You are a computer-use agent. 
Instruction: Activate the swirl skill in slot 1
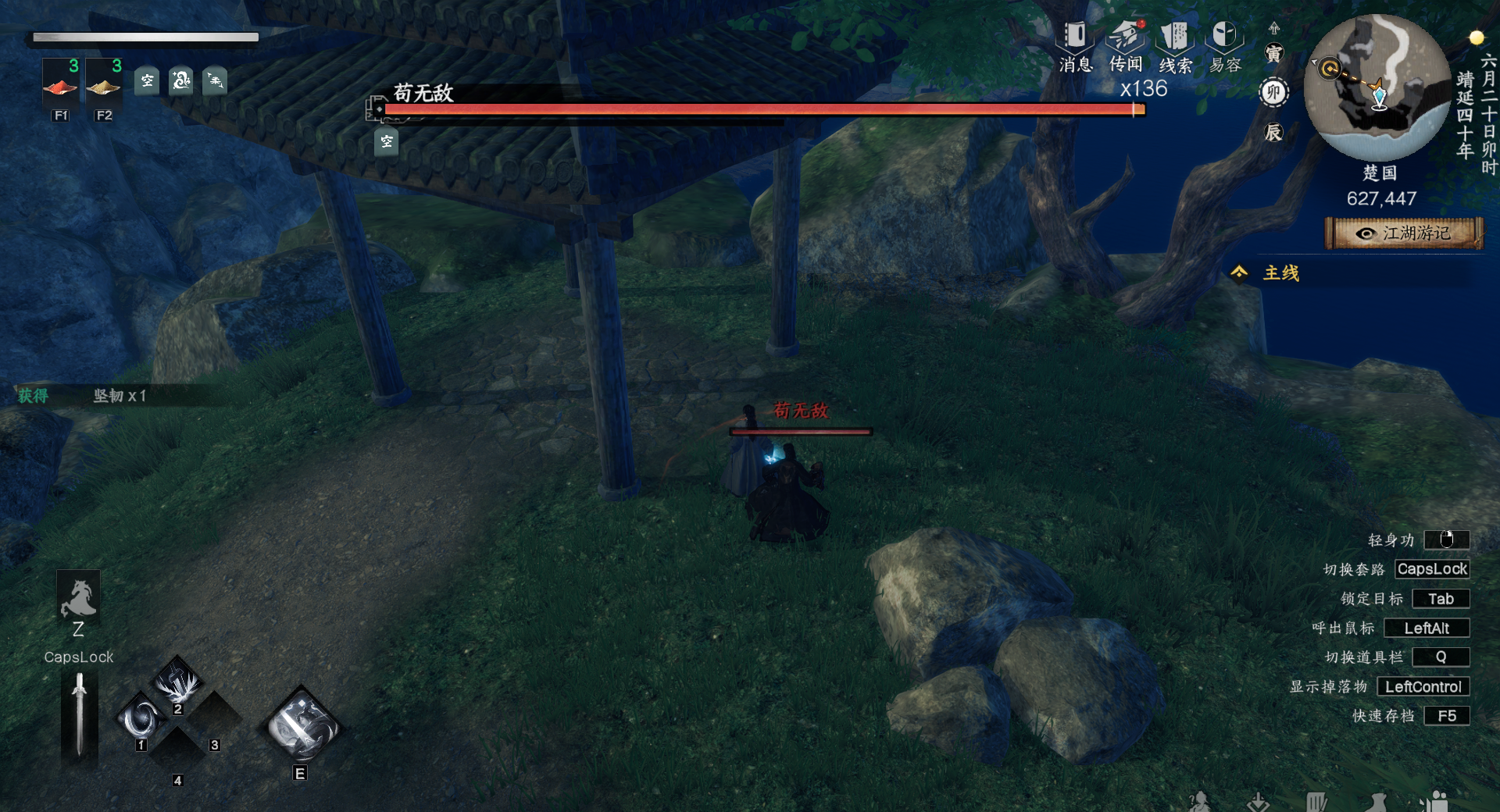pyautogui.click(x=142, y=718)
